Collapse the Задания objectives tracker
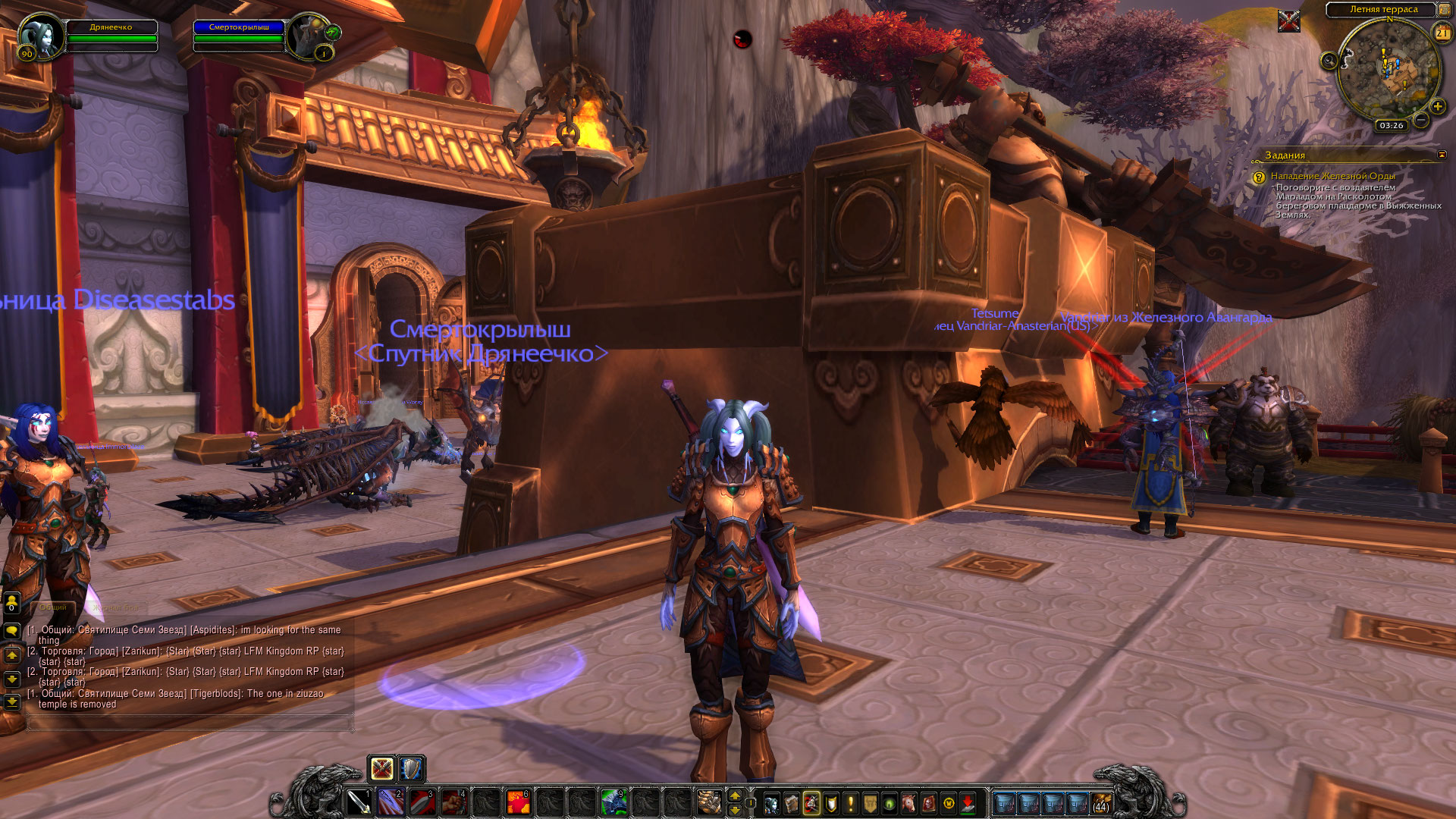 (1442, 155)
